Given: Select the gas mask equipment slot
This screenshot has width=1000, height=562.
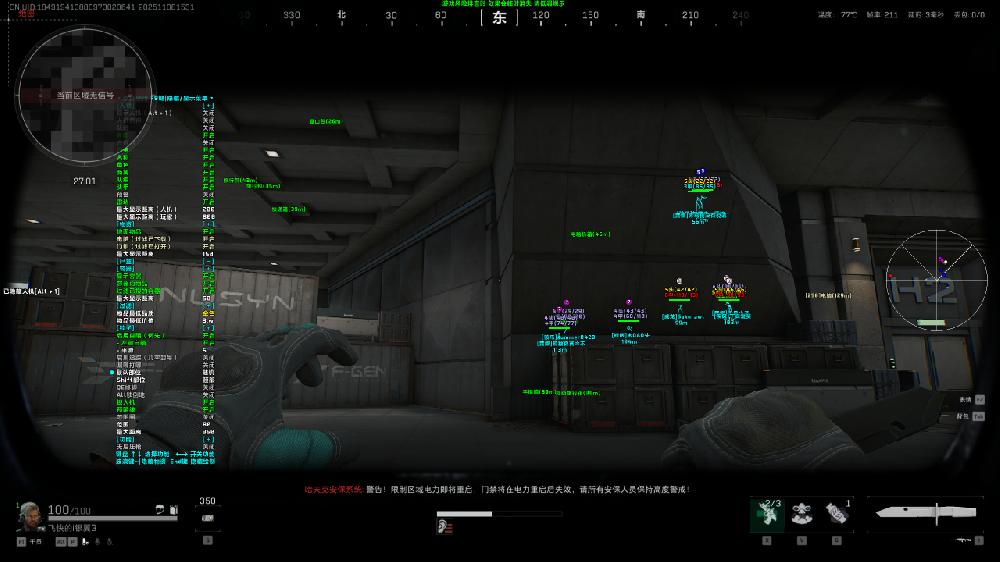Looking at the screenshot, I should pos(801,514).
